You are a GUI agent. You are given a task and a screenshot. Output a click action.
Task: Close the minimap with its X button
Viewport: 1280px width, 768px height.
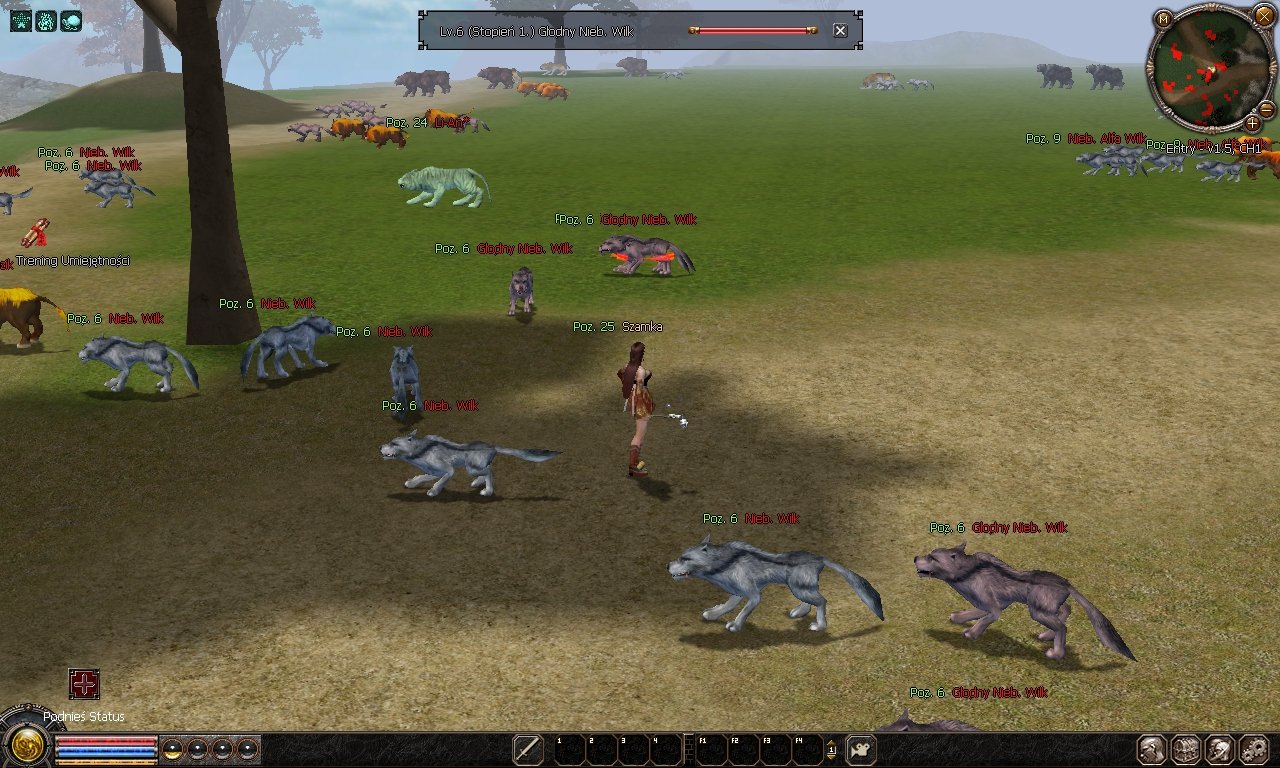tap(1264, 15)
